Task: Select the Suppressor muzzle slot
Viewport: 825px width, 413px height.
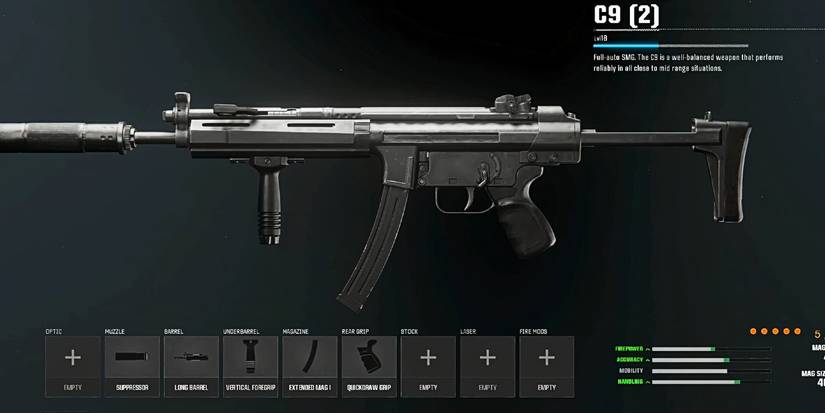Action: (x=132, y=365)
